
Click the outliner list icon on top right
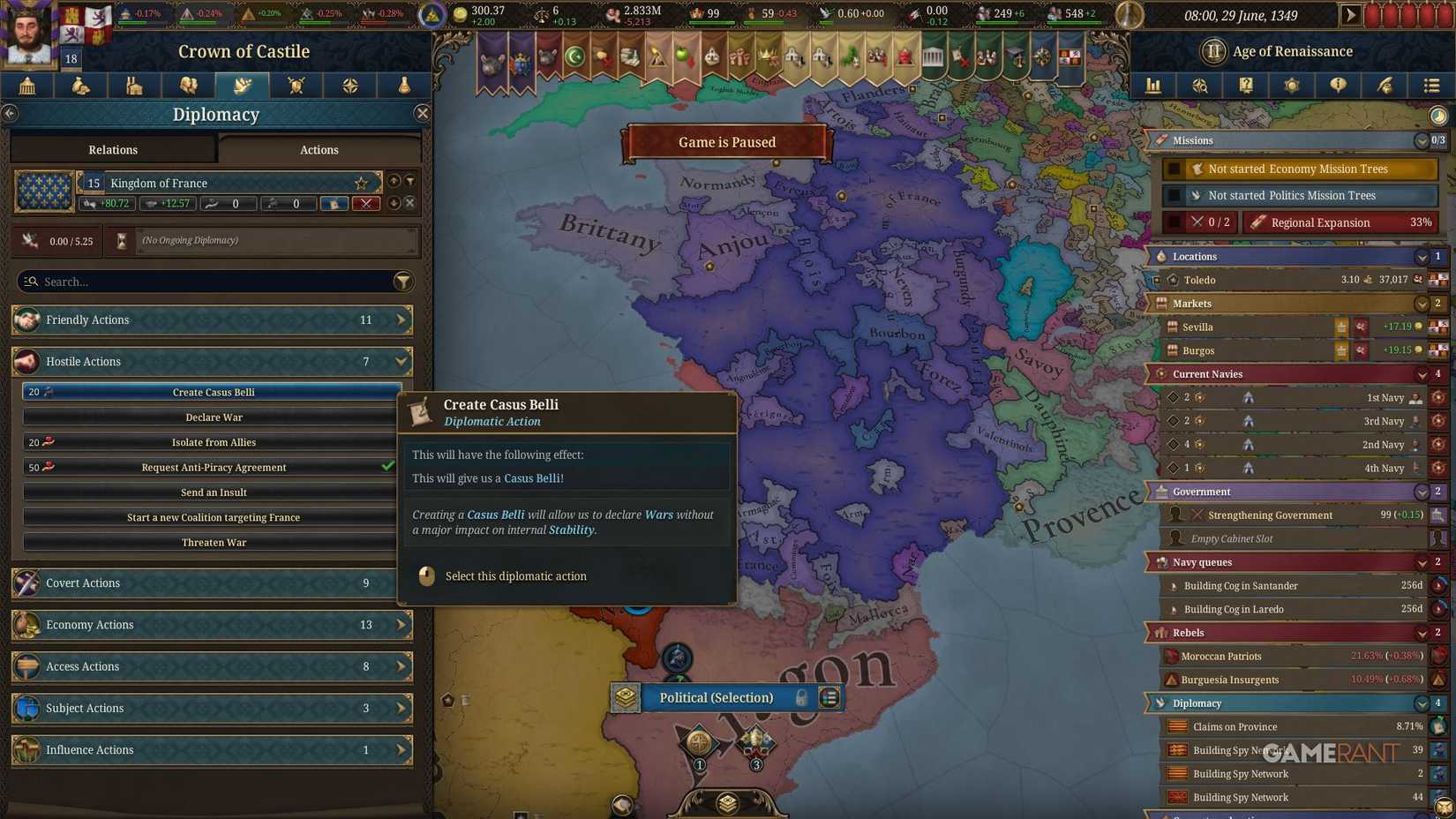pyautogui.click(x=1431, y=86)
